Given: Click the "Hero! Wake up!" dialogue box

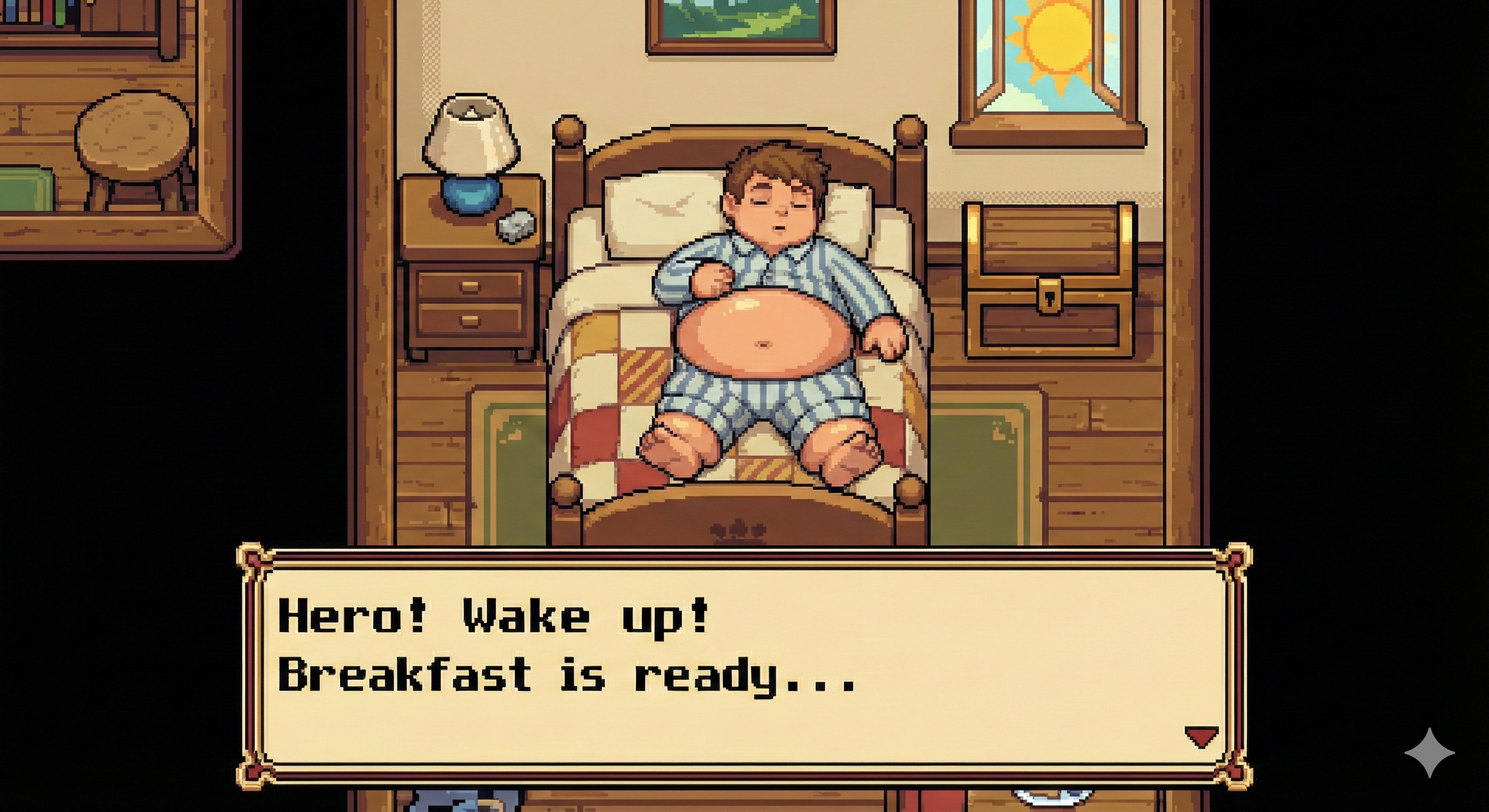Looking at the screenshot, I should pos(744,665).
